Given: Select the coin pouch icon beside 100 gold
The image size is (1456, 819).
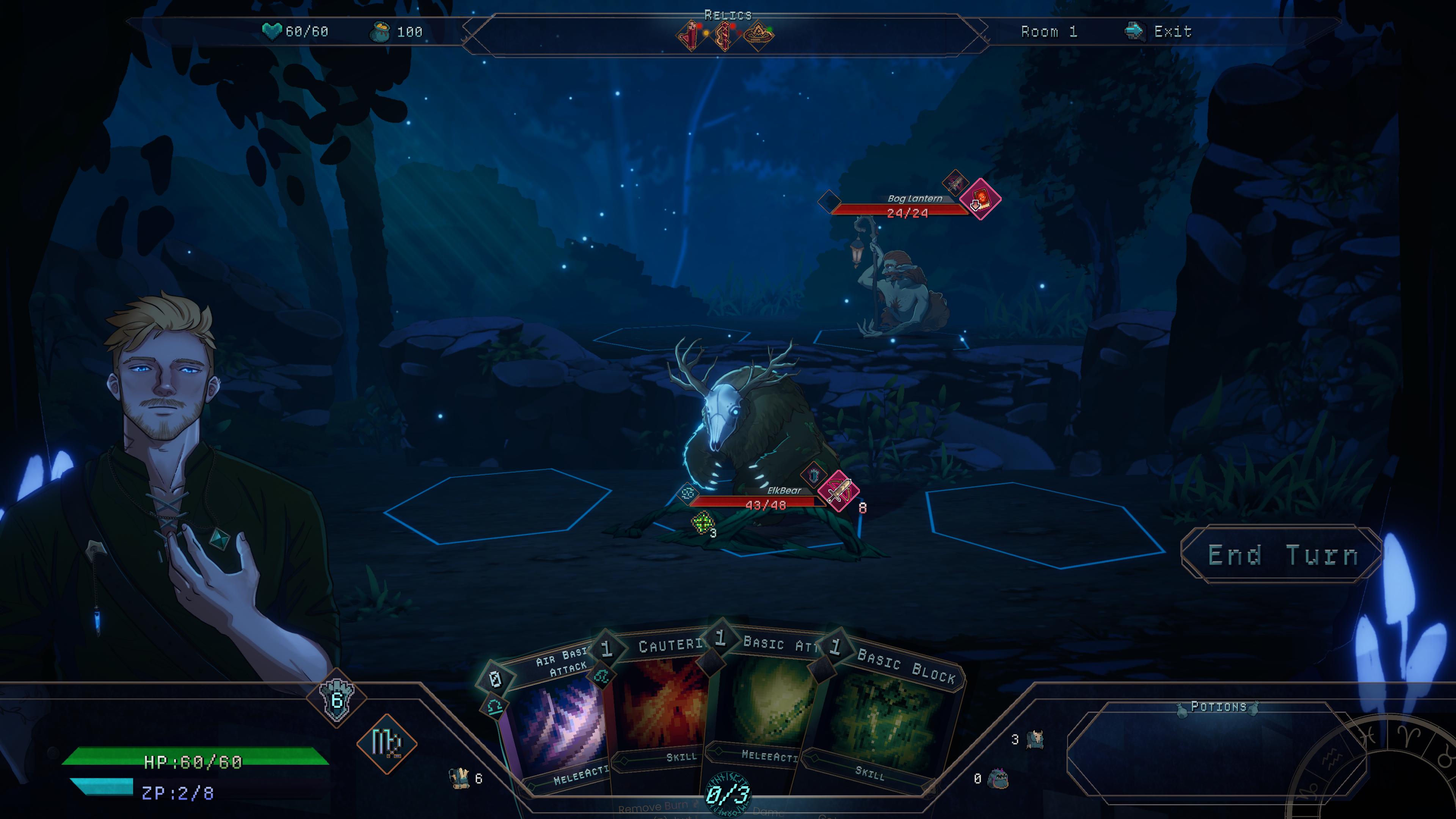Looking at the screenshot, I should tap(380, 32).
